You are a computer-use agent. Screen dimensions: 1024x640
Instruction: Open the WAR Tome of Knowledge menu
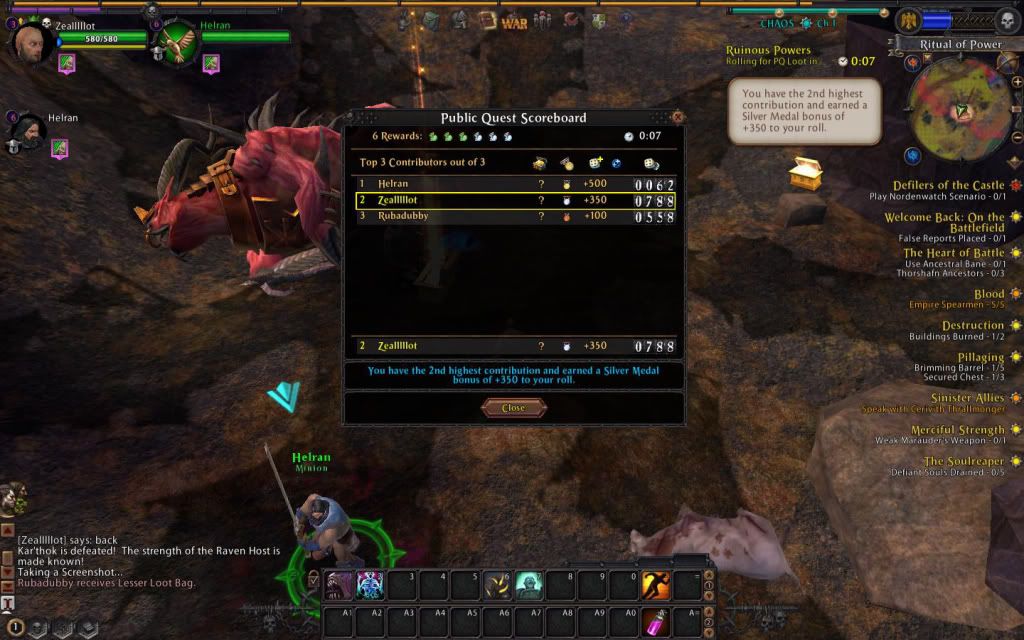(x=514, y=21)
